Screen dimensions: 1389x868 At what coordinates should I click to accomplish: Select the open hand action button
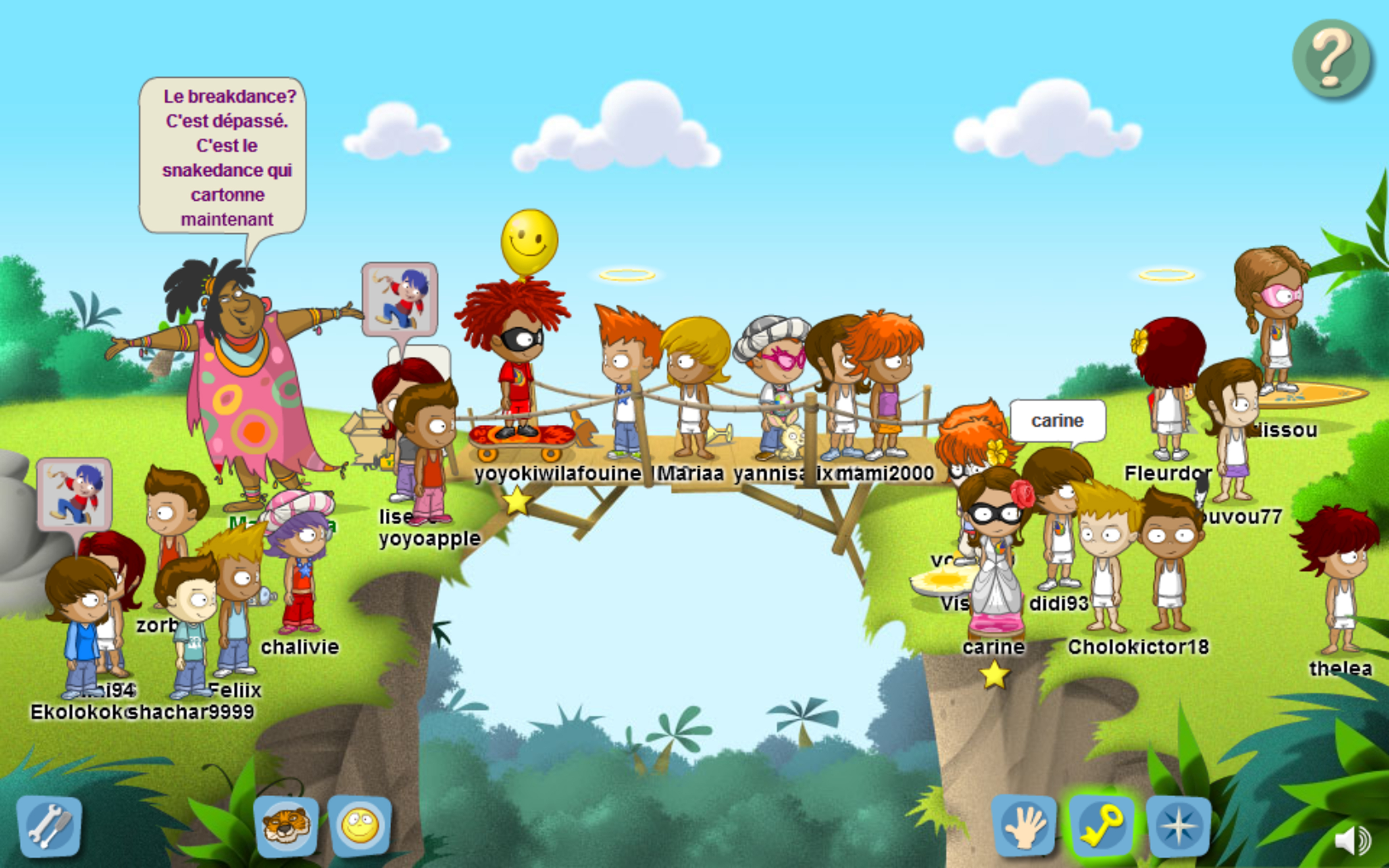1025,827
